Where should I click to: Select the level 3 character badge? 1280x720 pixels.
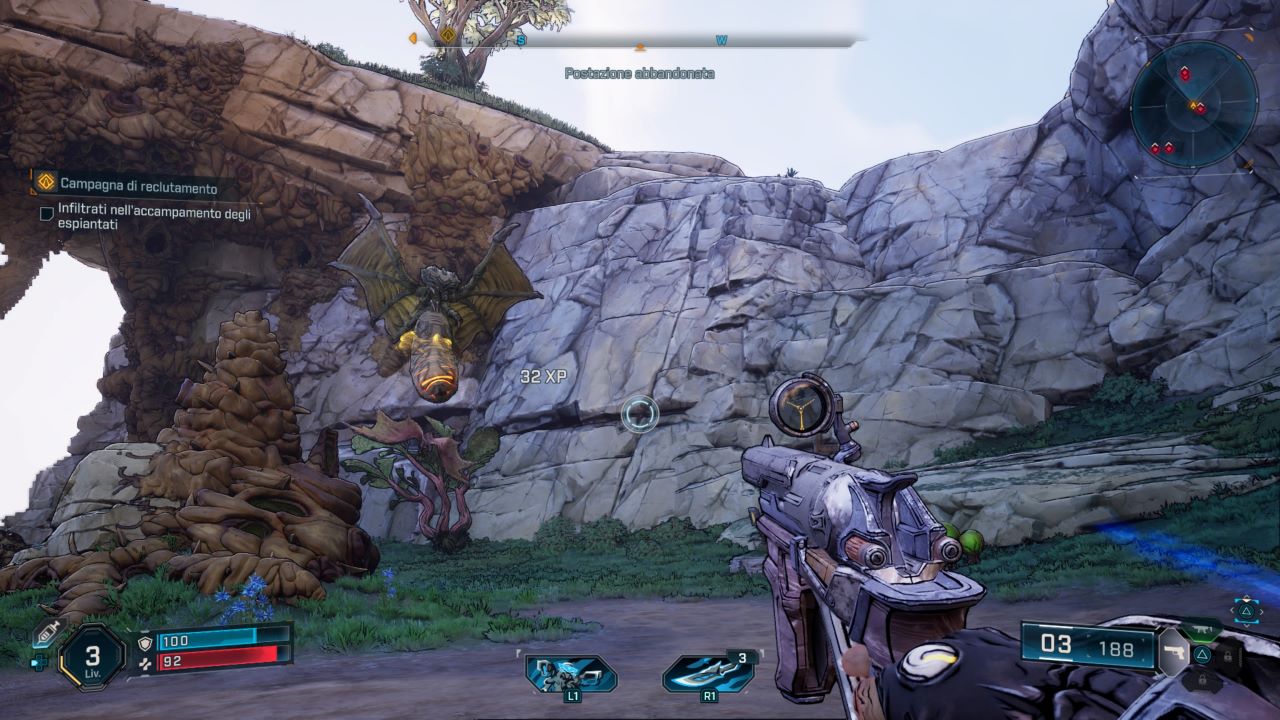coord(92,657)
